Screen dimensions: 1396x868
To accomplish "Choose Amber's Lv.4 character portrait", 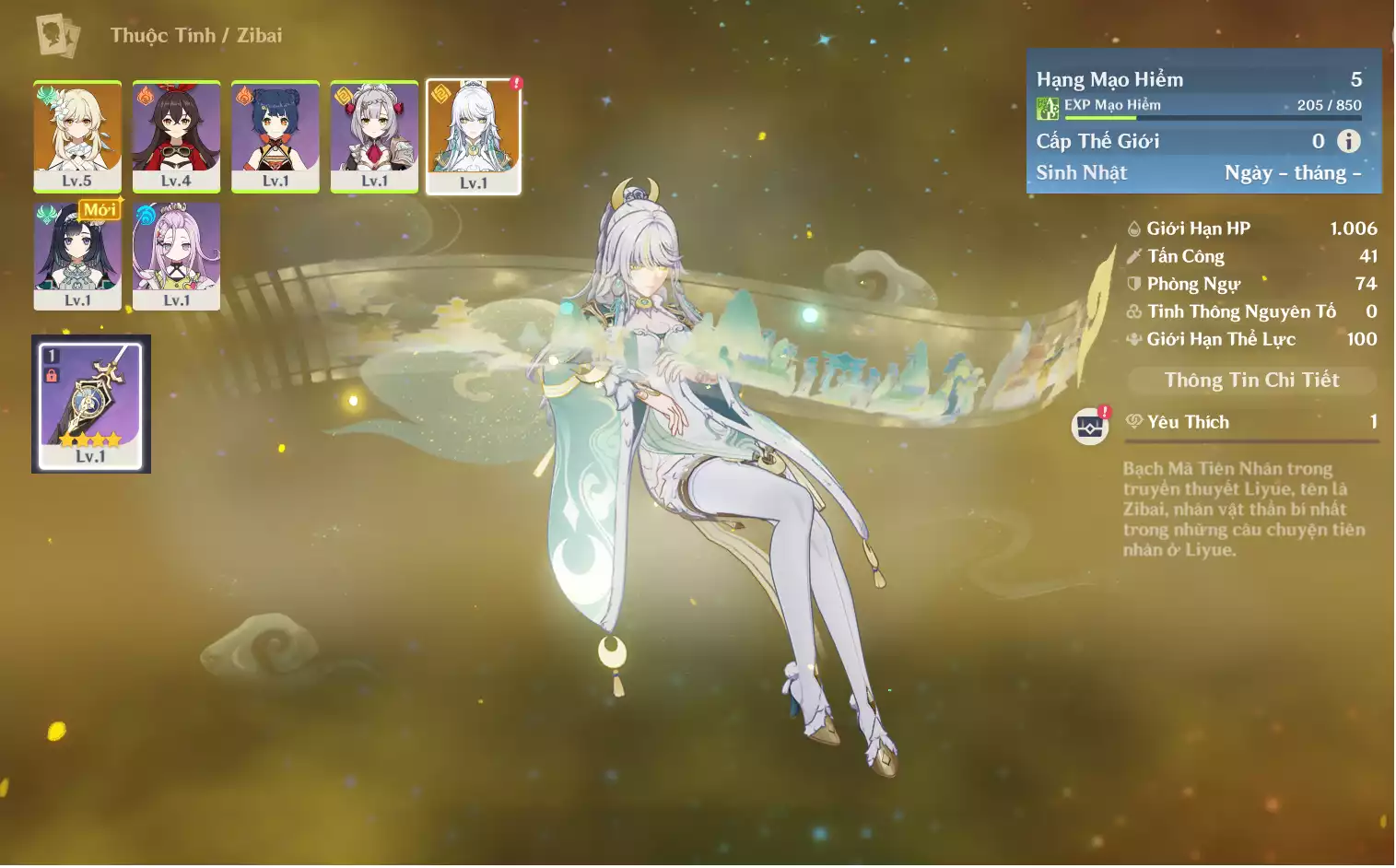I will point(176,135).
